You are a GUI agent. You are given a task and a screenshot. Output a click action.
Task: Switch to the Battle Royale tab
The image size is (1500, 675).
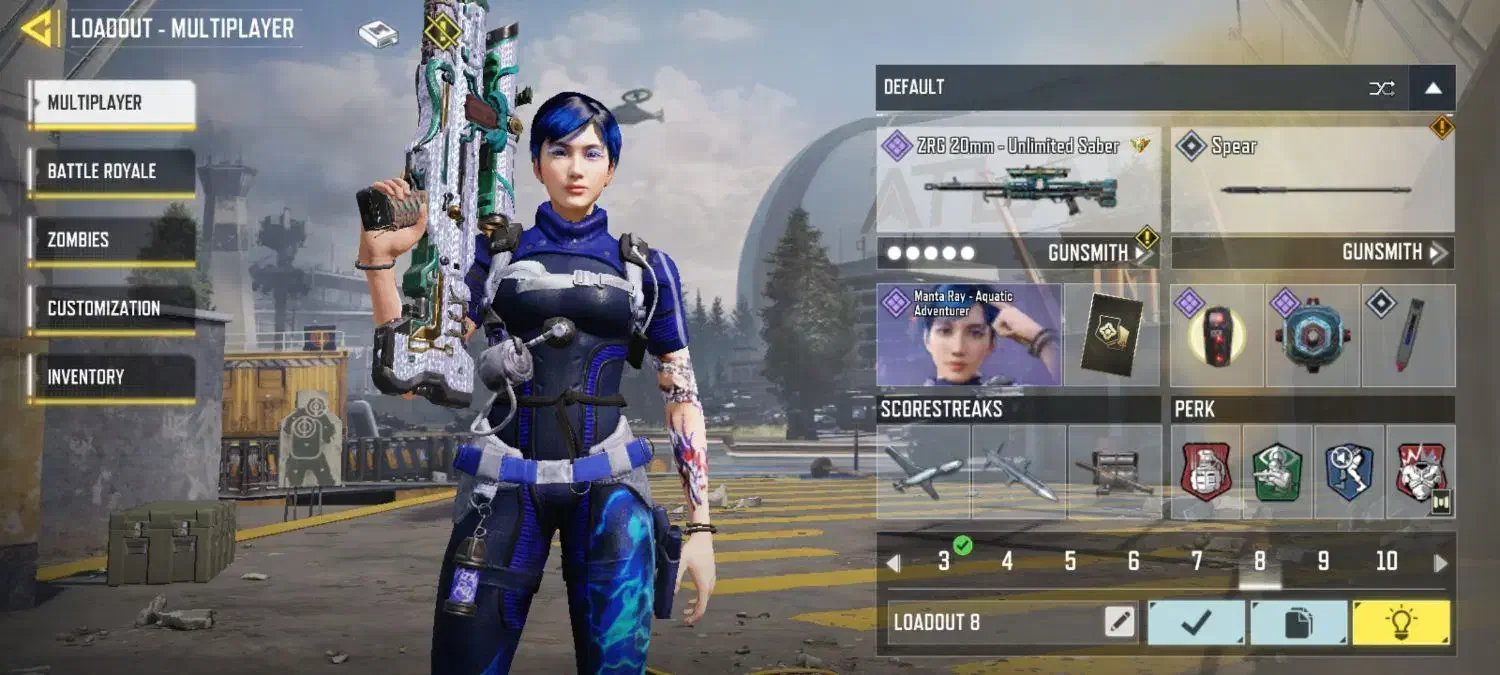pos(112,171)
